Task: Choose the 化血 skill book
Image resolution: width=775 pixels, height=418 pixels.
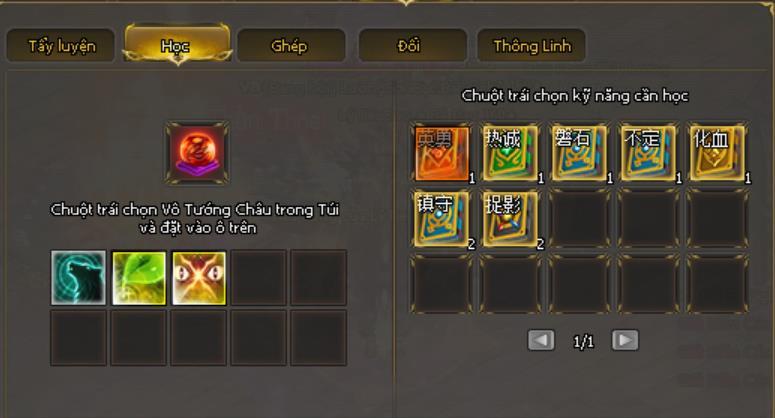Action: pyautogui.click(x=717, y=153)
